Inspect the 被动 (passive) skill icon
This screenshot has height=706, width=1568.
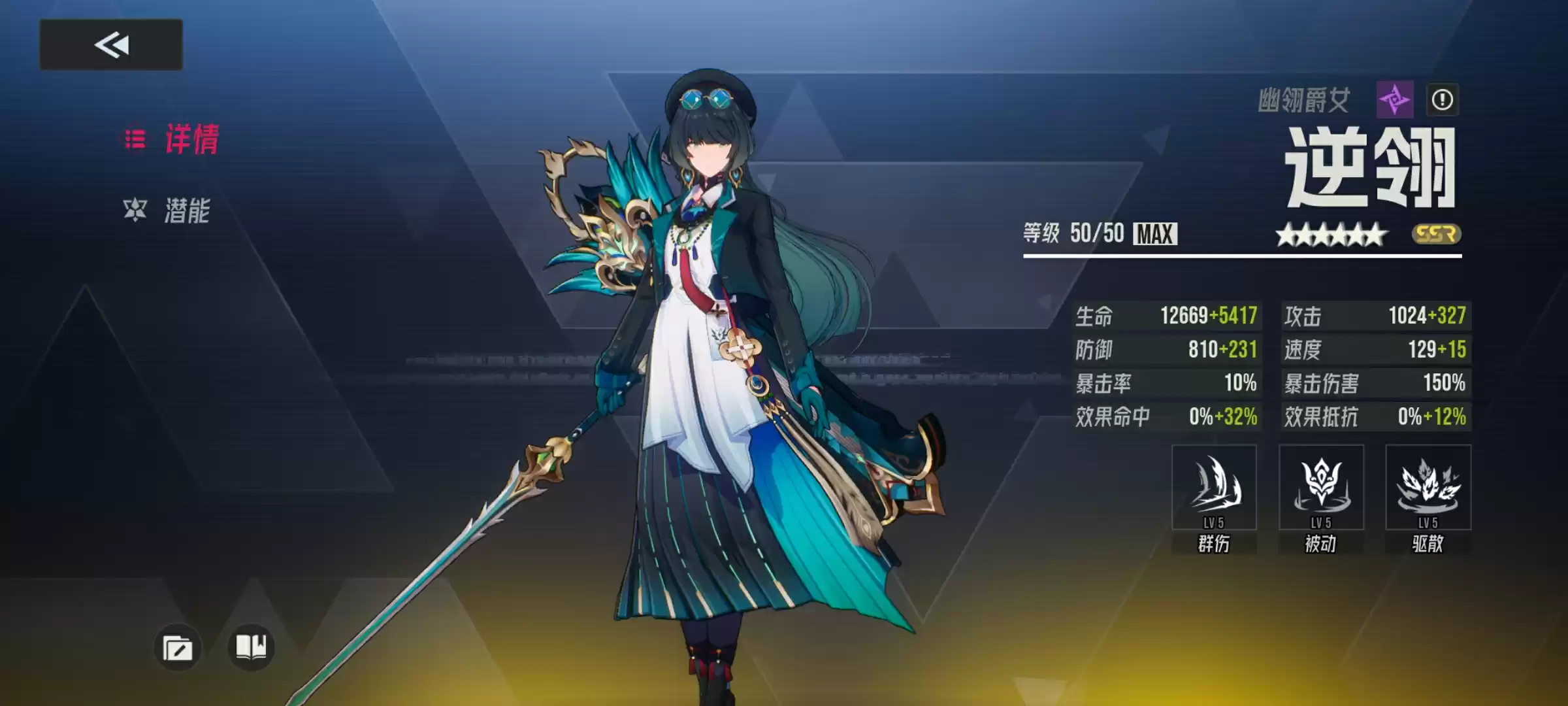tap(1321, 487)
